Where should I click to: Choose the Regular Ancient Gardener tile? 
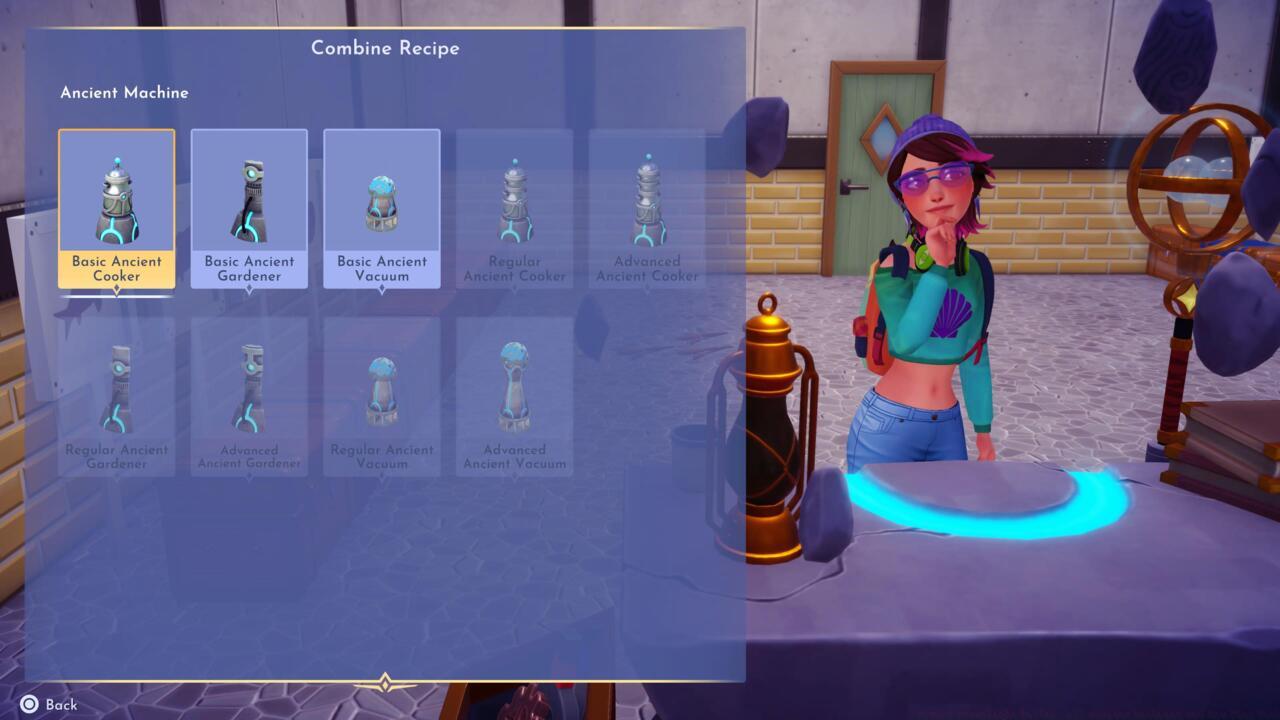[x=116, y=396]
